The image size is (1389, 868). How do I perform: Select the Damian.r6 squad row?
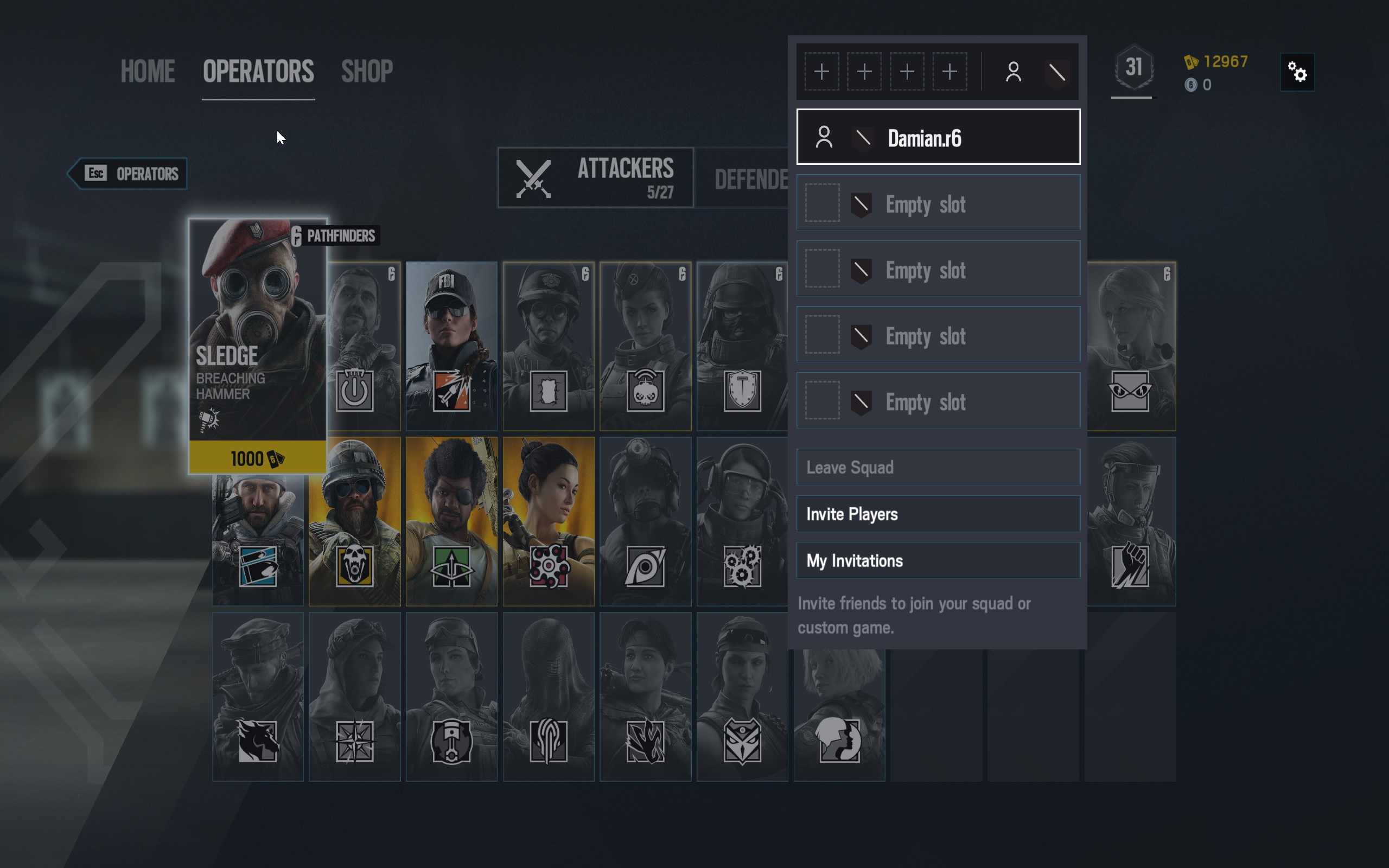(x=938, y=137)
